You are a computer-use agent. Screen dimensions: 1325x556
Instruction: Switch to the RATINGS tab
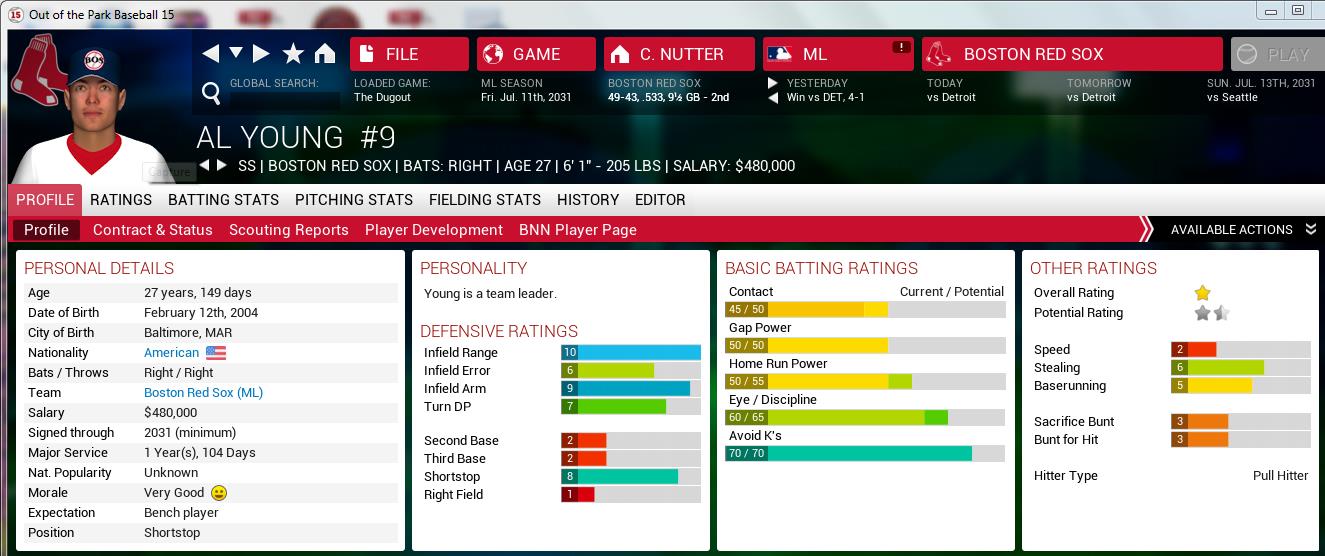[x=121, y=200]
